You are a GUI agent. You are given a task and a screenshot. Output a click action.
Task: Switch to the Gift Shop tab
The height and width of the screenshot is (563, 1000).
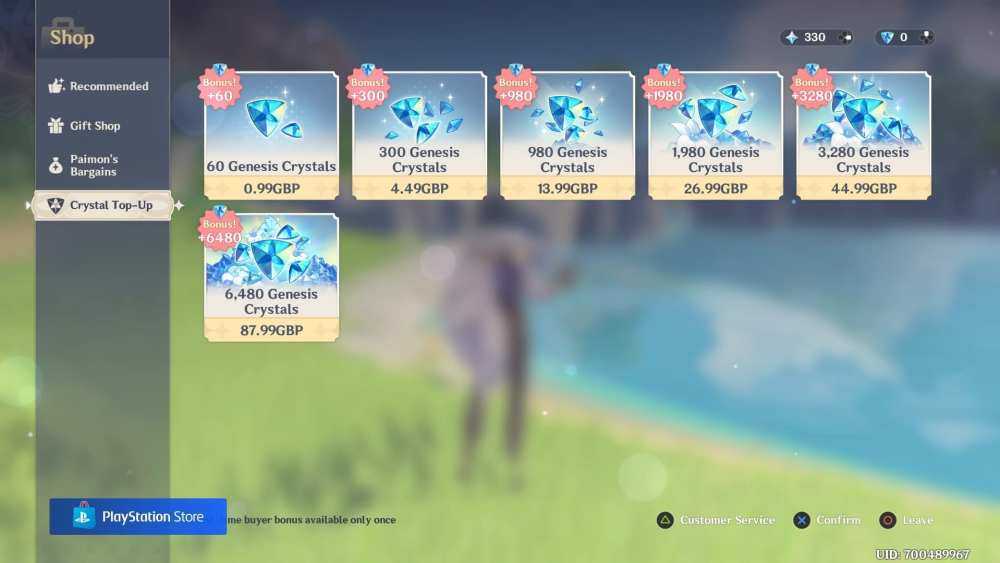pyautogui.click(x=95, y=126)
